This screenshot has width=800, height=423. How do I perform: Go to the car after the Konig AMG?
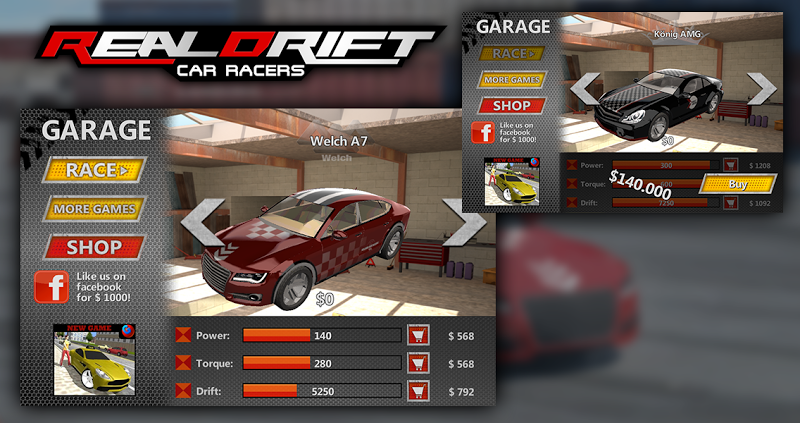point(761,89)
